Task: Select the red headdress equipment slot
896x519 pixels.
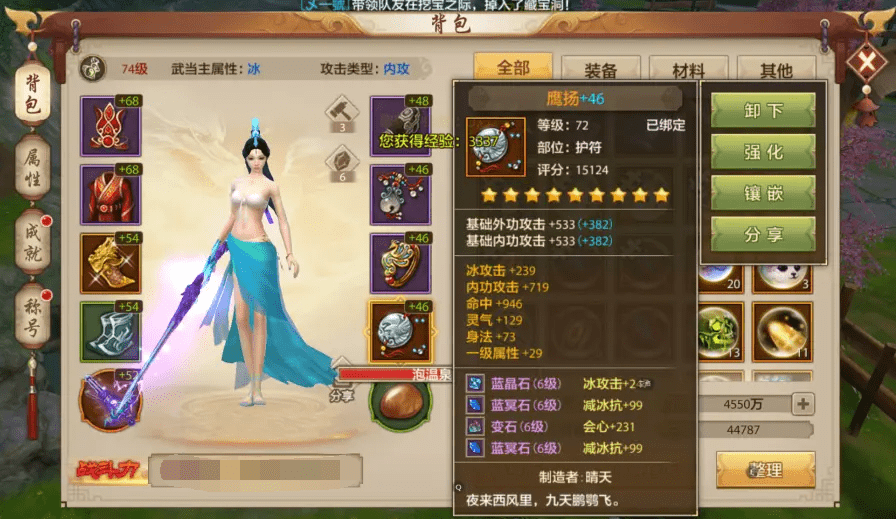Action: point(111,127)
